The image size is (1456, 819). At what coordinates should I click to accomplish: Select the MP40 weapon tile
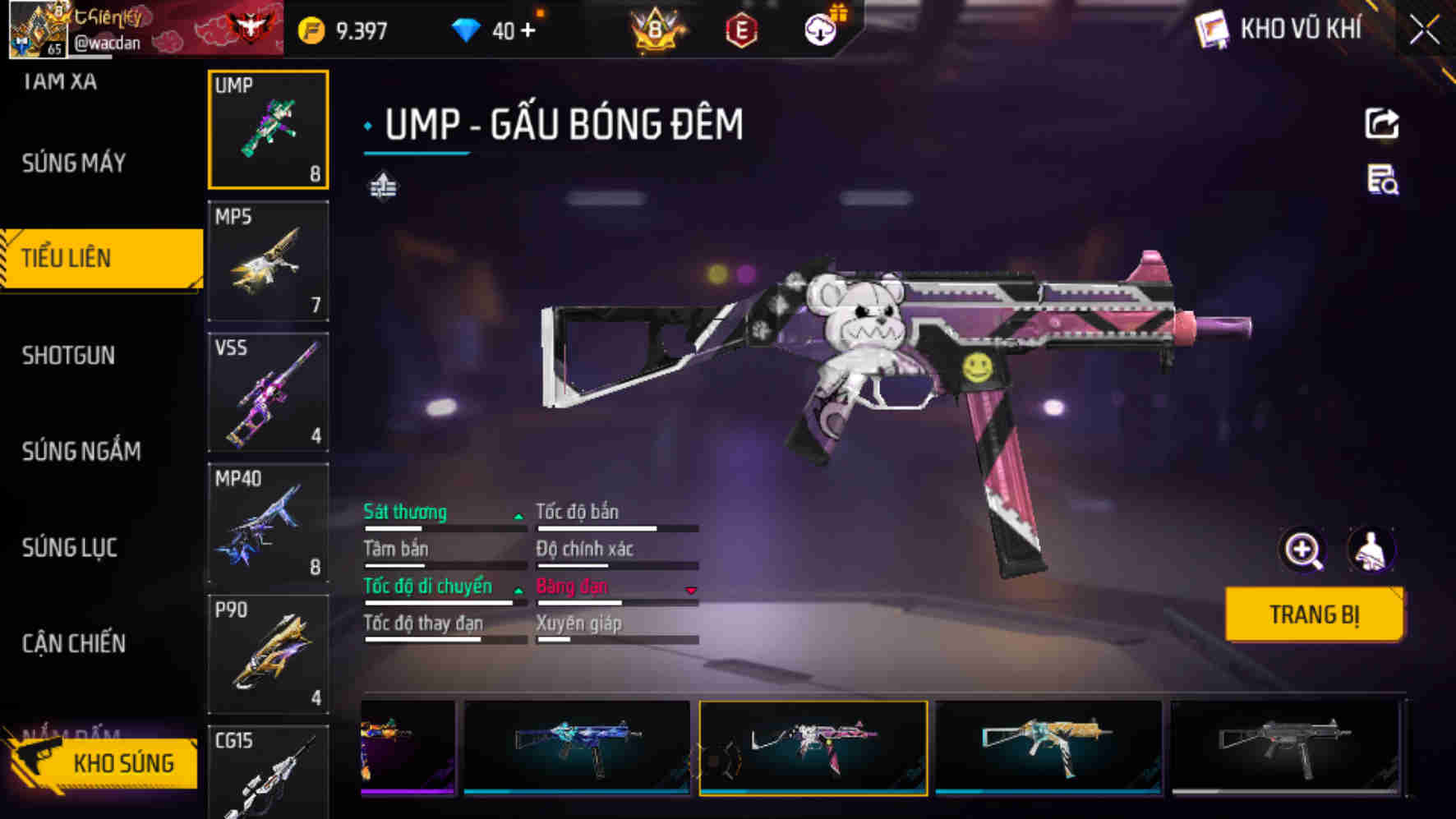pyautogui.click(x=268, y=523)
